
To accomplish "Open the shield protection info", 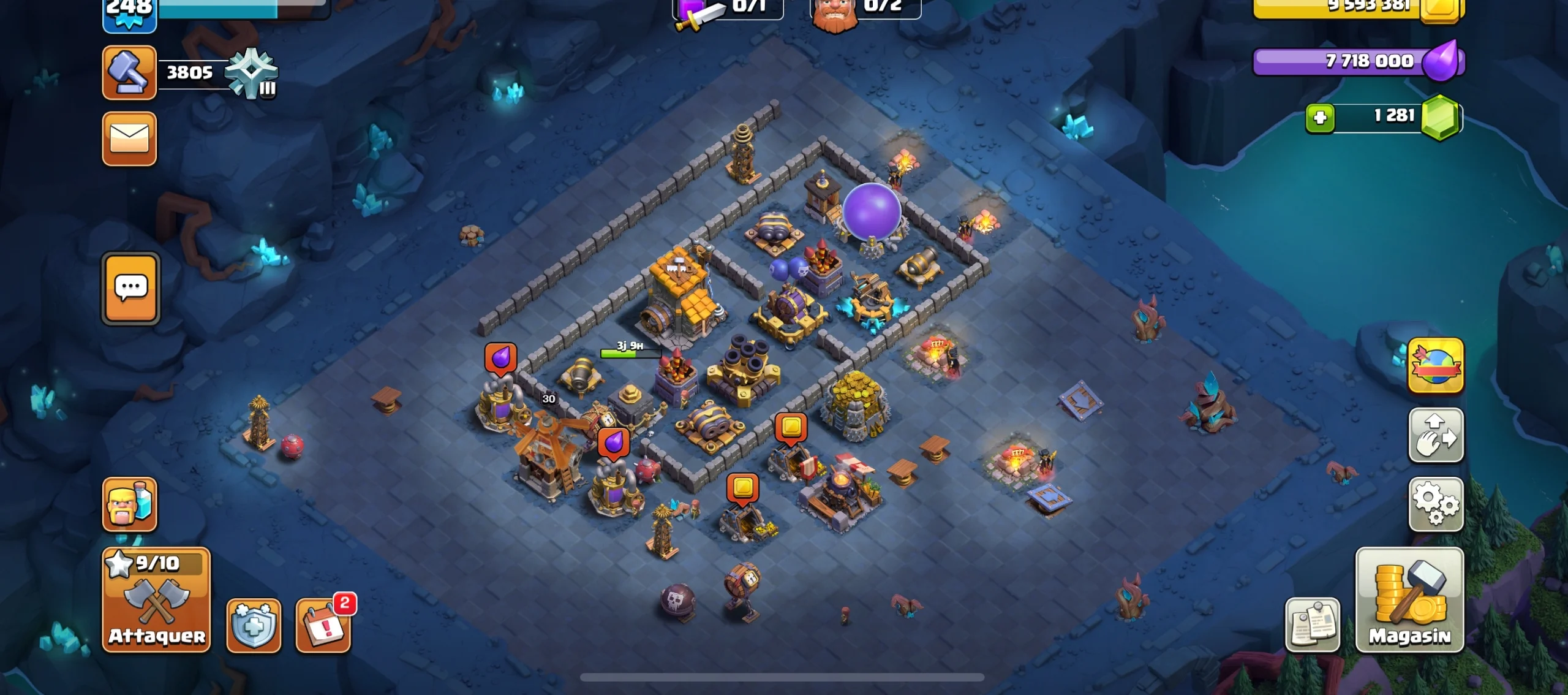I will [254, 625].
